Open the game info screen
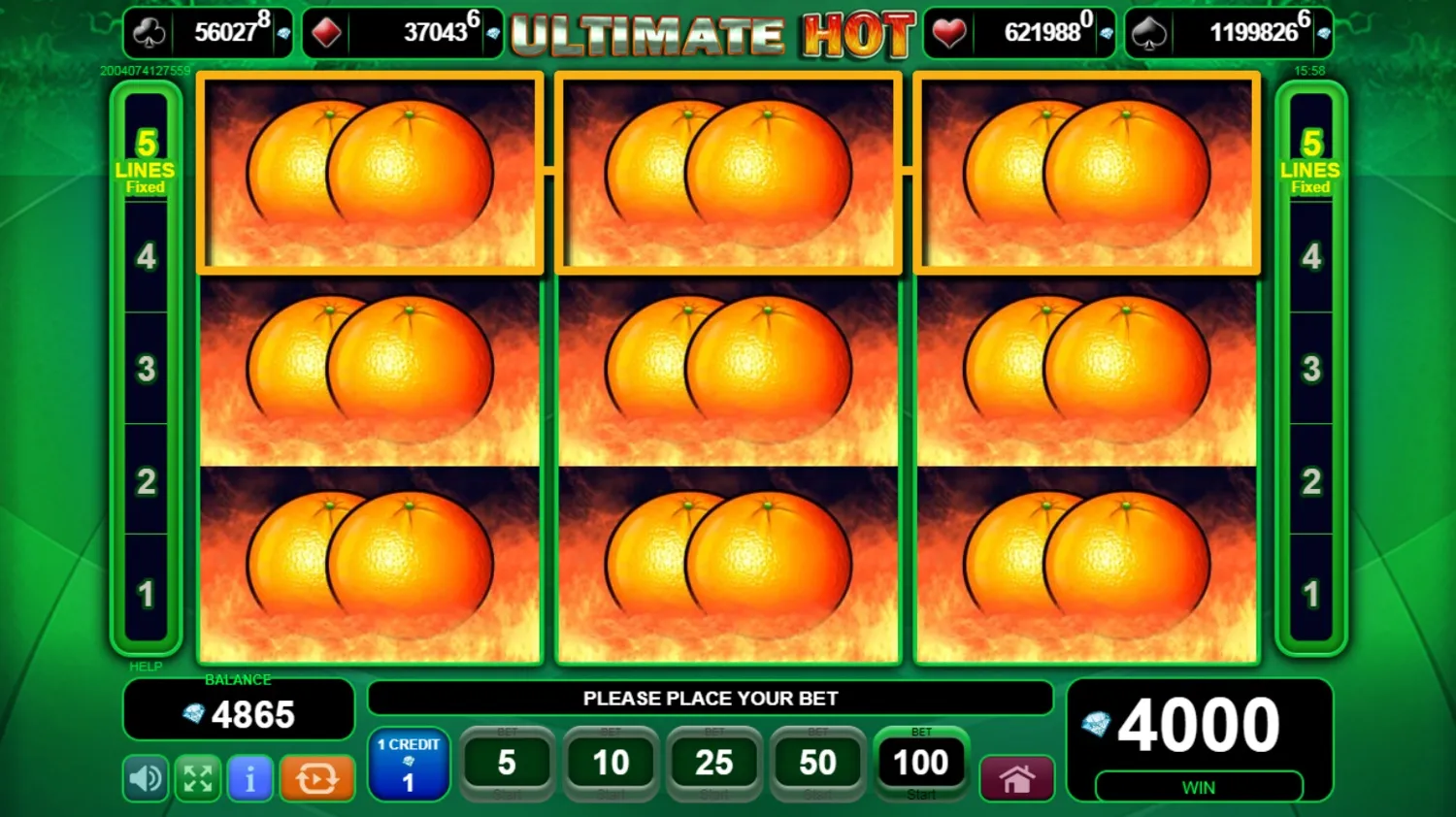Screen dimensions: 1456x817 point(249,778)
